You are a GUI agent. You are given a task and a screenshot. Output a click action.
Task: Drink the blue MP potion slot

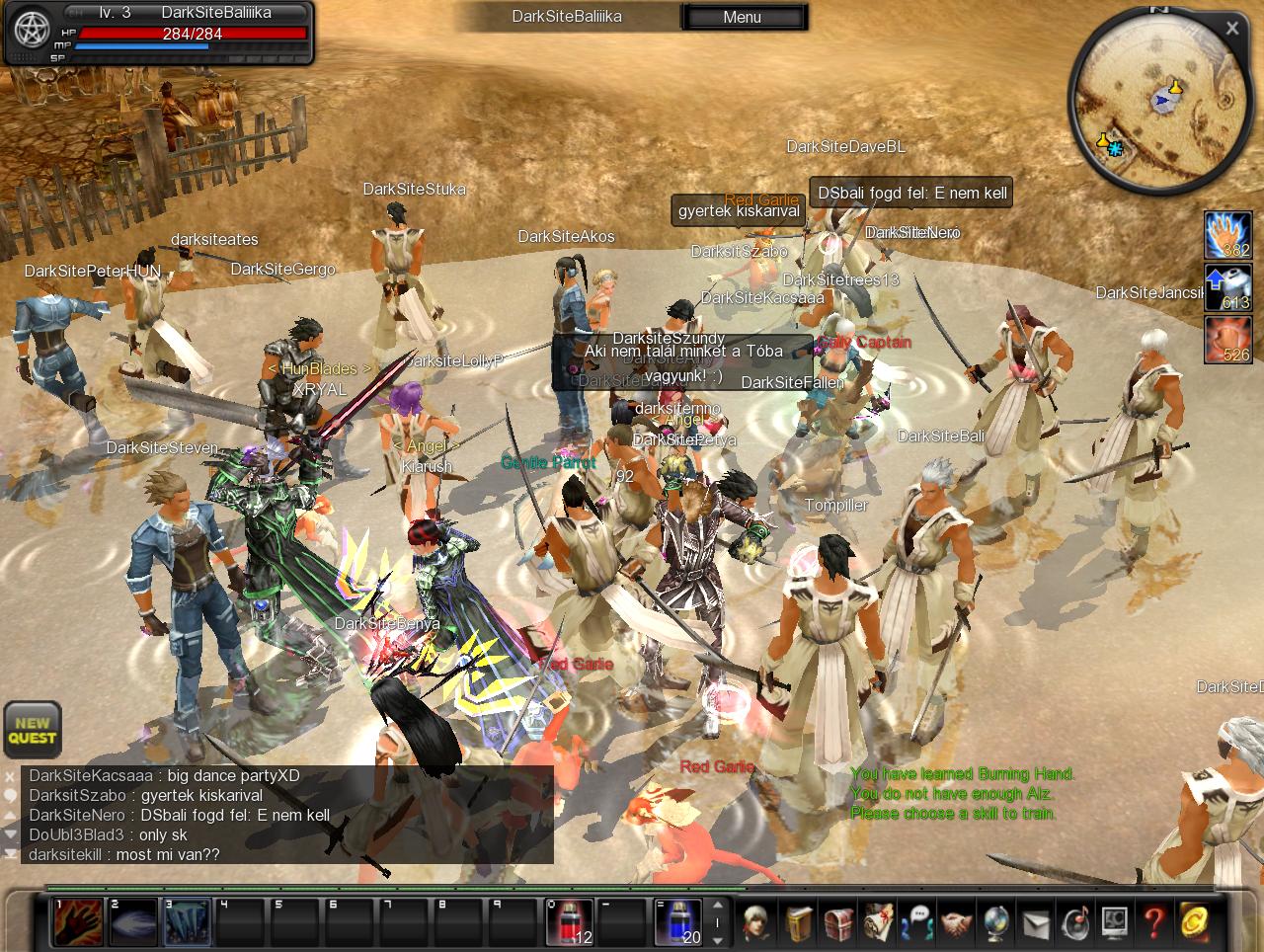677,921
